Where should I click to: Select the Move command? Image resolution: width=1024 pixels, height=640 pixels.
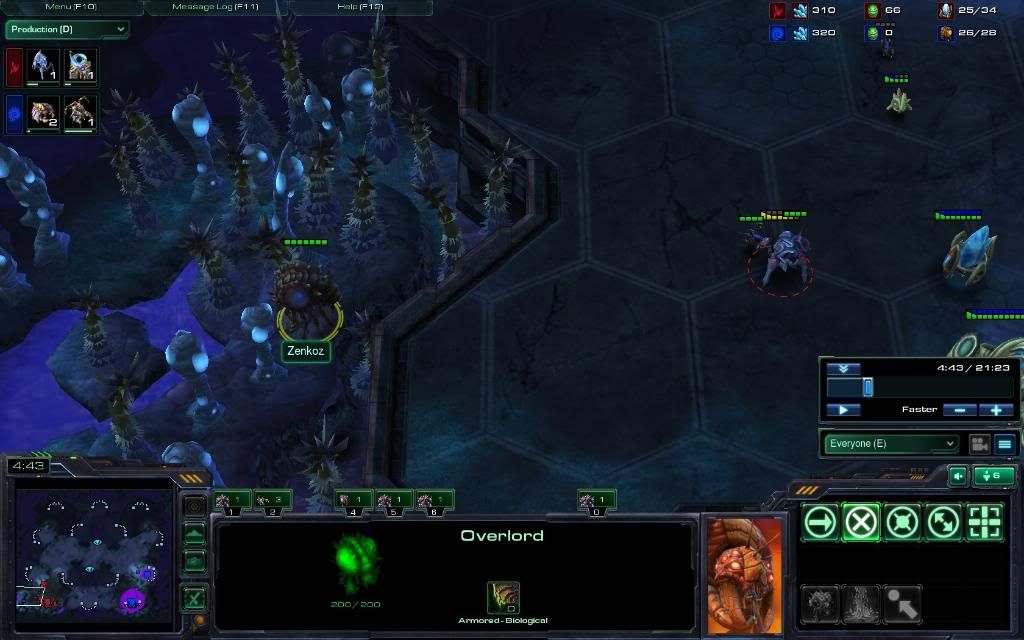coord(820,521)
